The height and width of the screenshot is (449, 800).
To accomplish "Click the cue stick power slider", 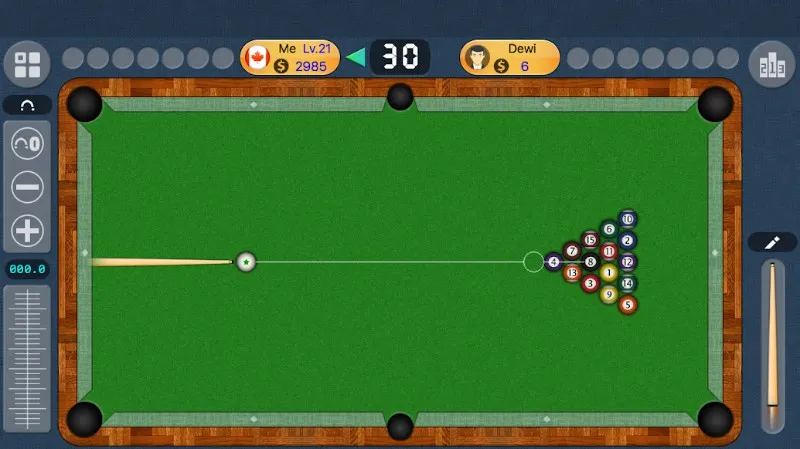I will point(772,345).
